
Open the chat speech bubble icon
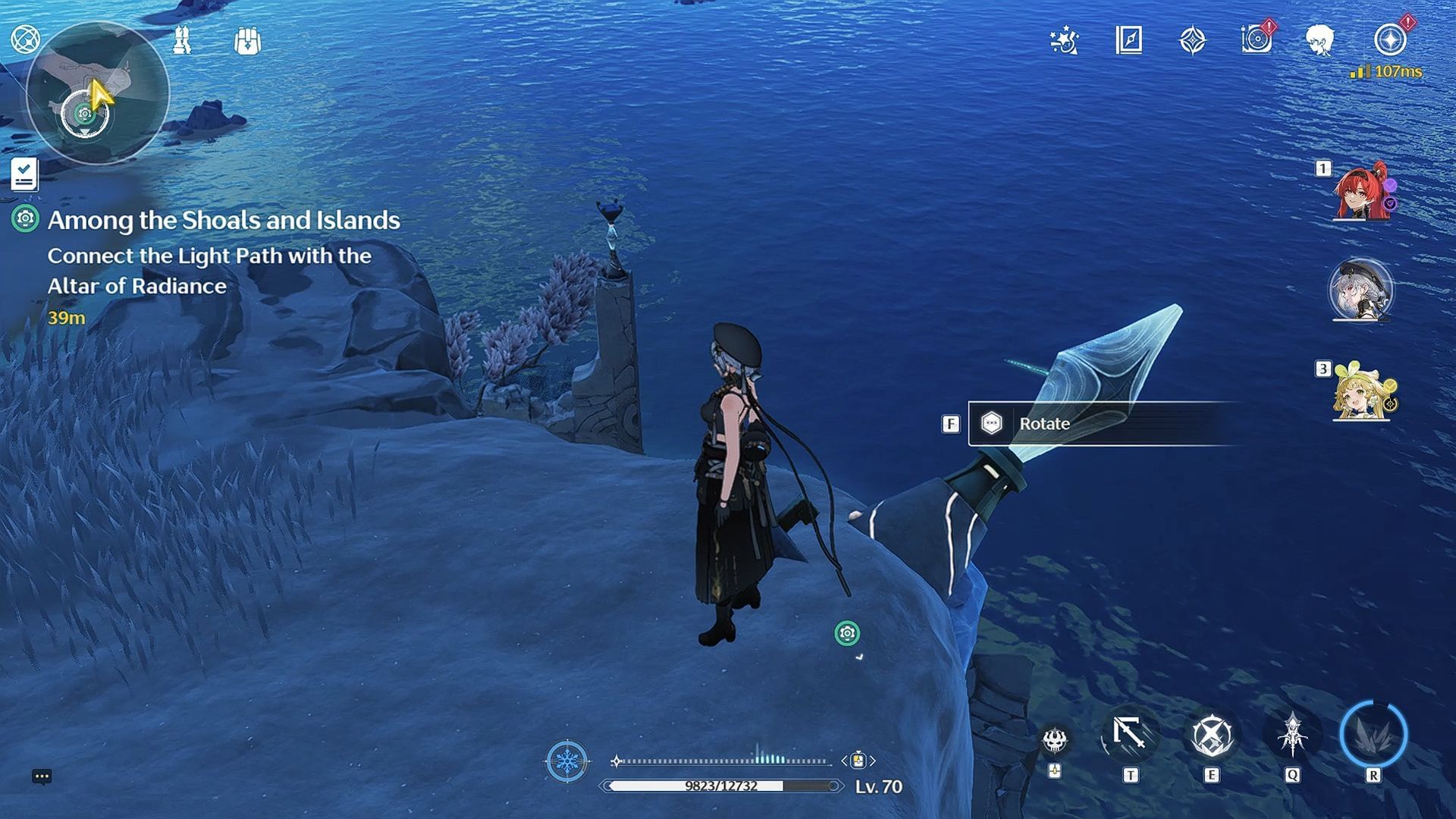point(42,777)
